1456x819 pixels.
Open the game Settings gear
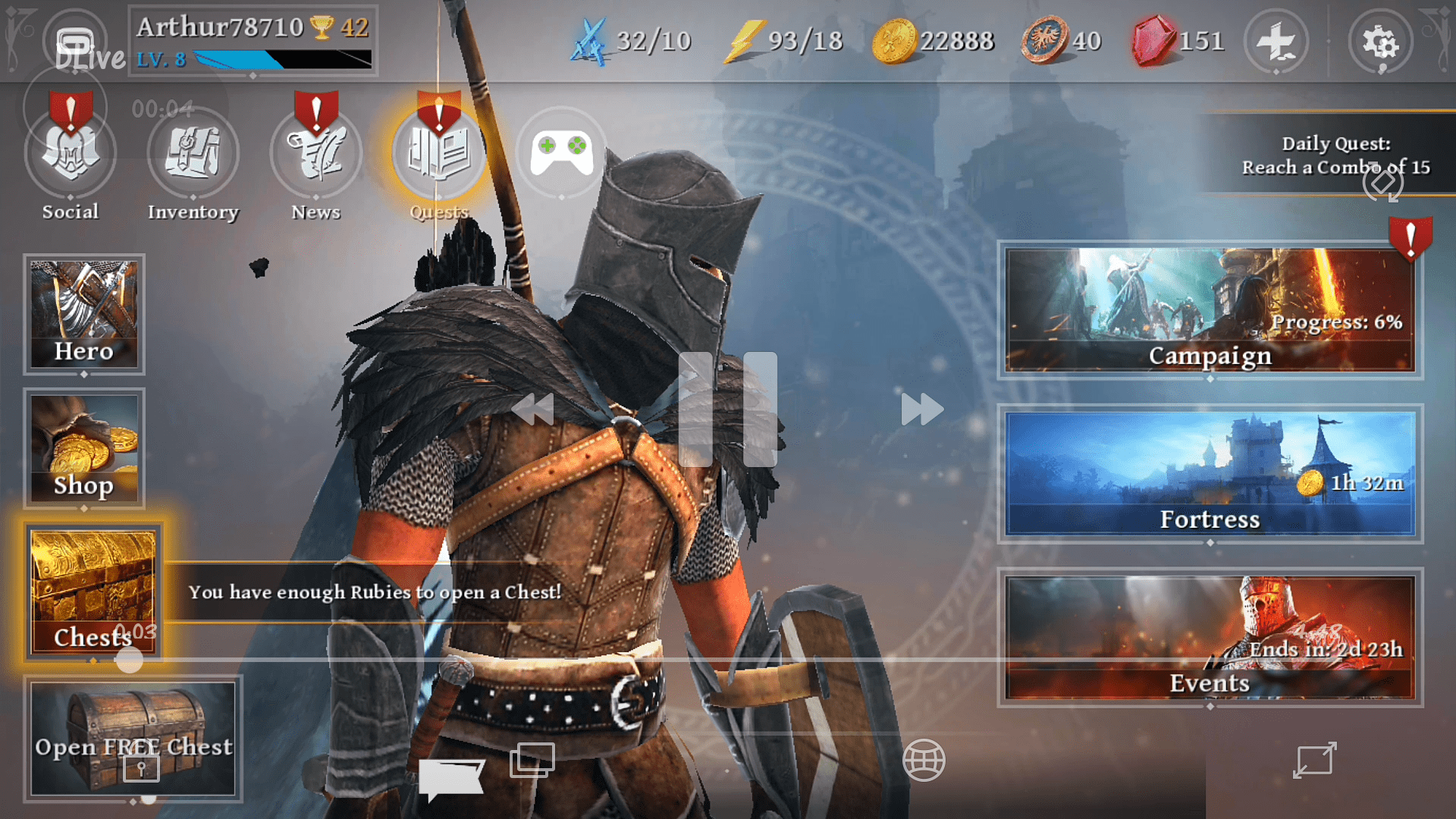click(x=1380, y=43)
